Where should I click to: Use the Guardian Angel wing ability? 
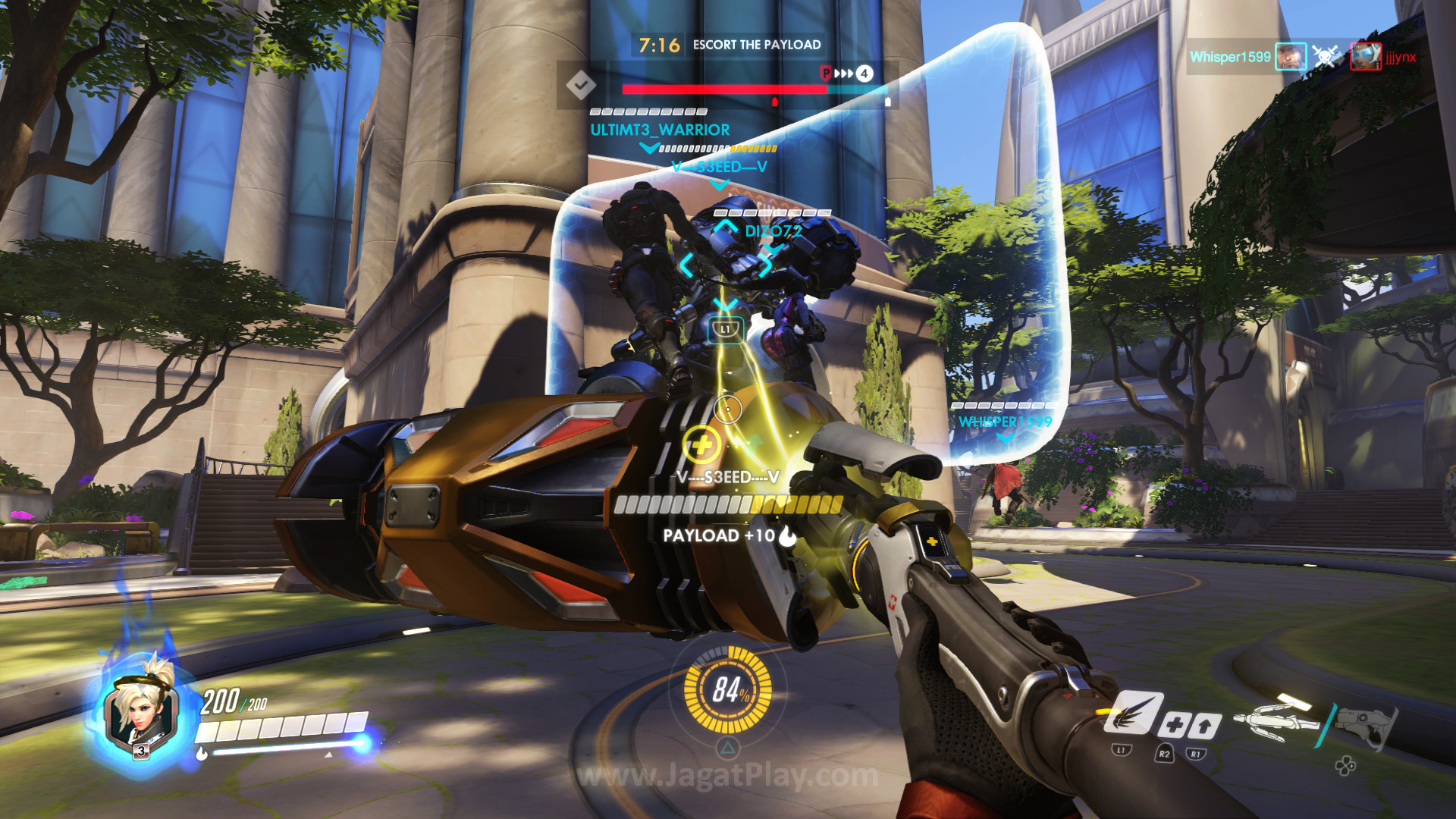pyautogui.click(x=1133, y=714)
